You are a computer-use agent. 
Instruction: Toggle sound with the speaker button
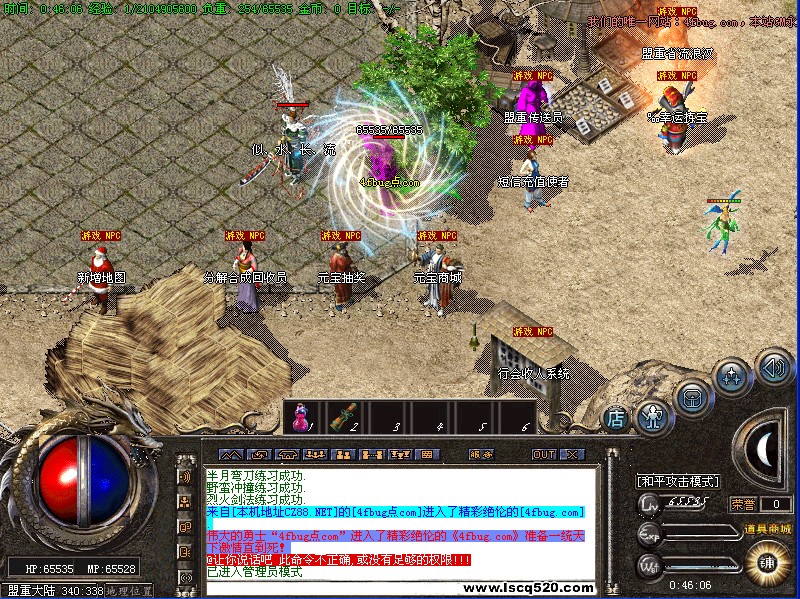tap(772, 366)
